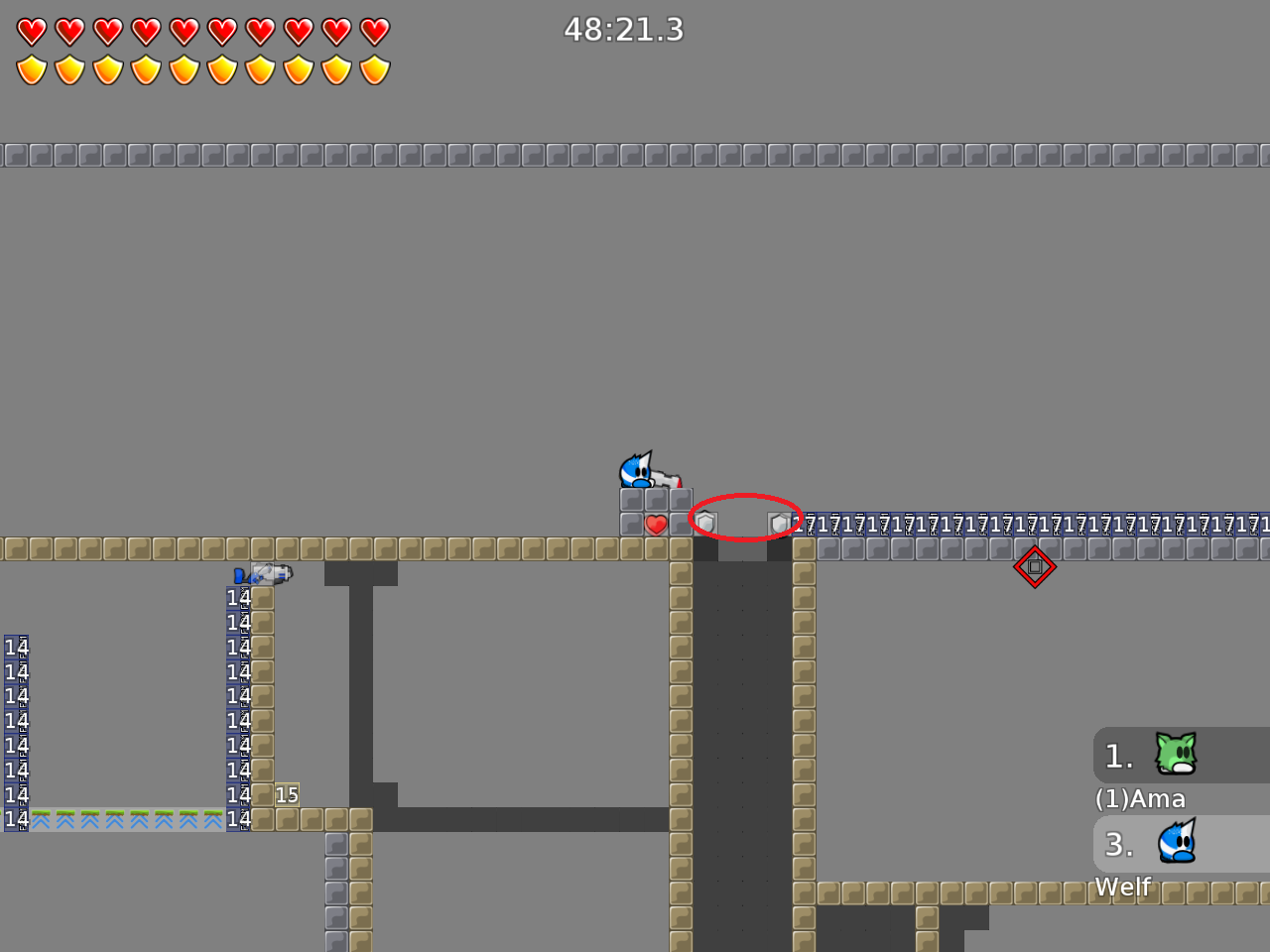Click the red ellipse annotation on the gap

746,518
